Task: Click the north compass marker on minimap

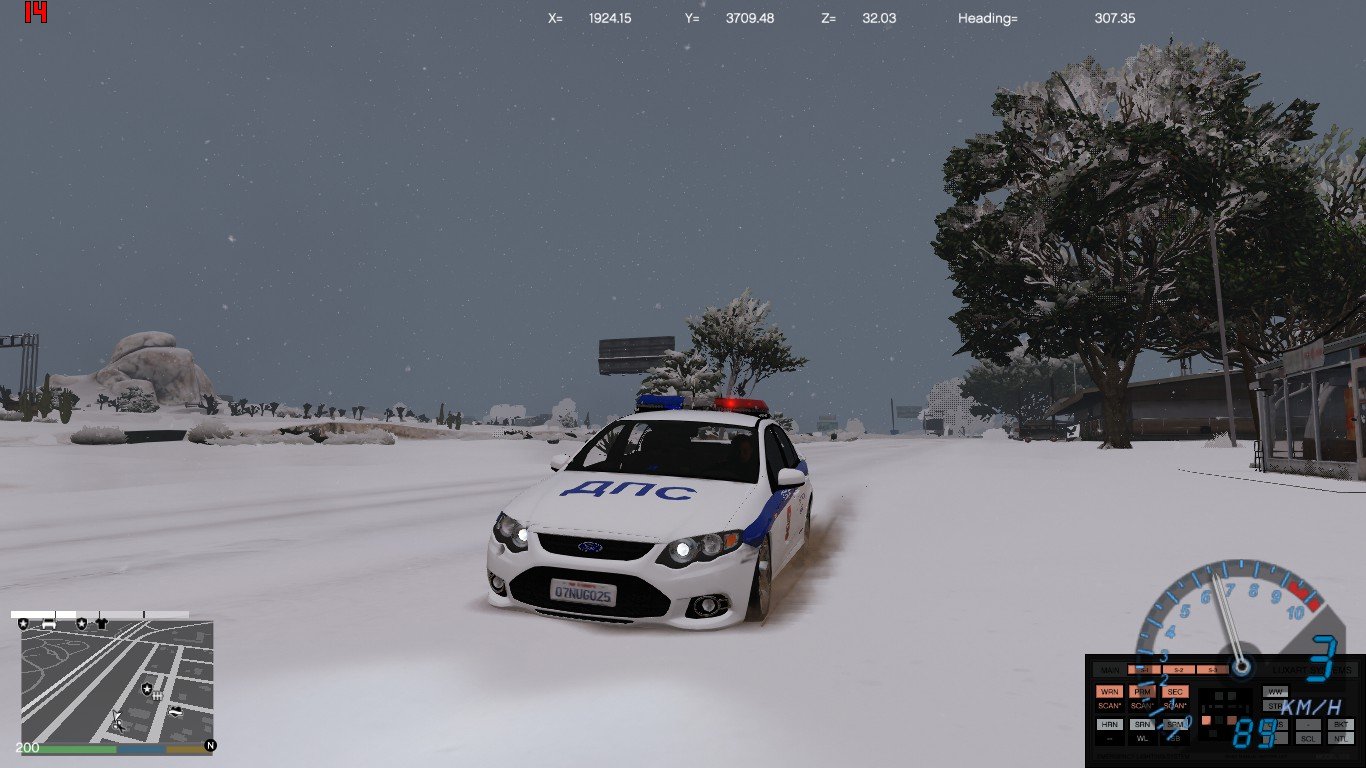Action: [210, 745]
